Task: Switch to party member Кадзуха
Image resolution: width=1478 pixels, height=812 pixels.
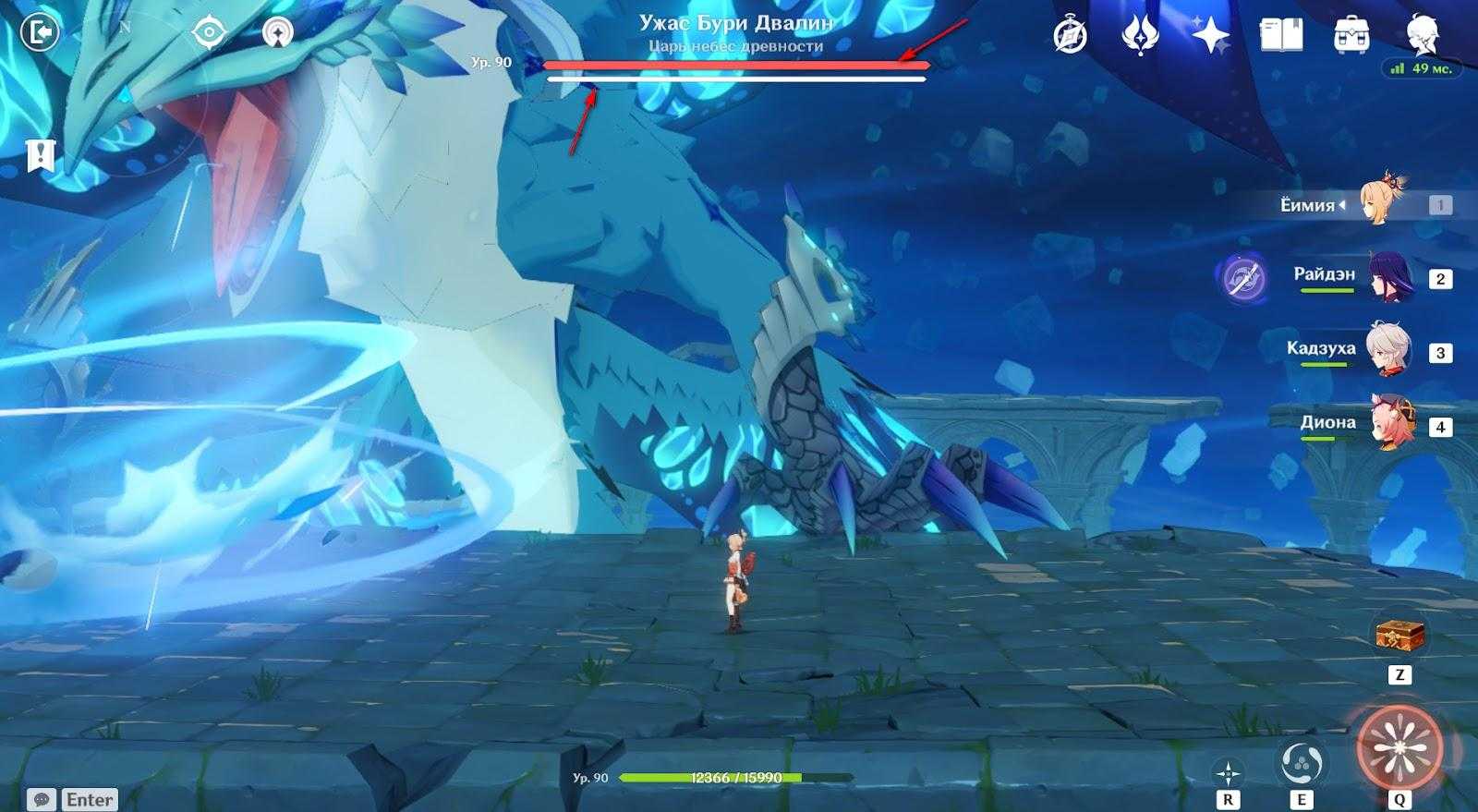Action: (x=1387, y=350)
